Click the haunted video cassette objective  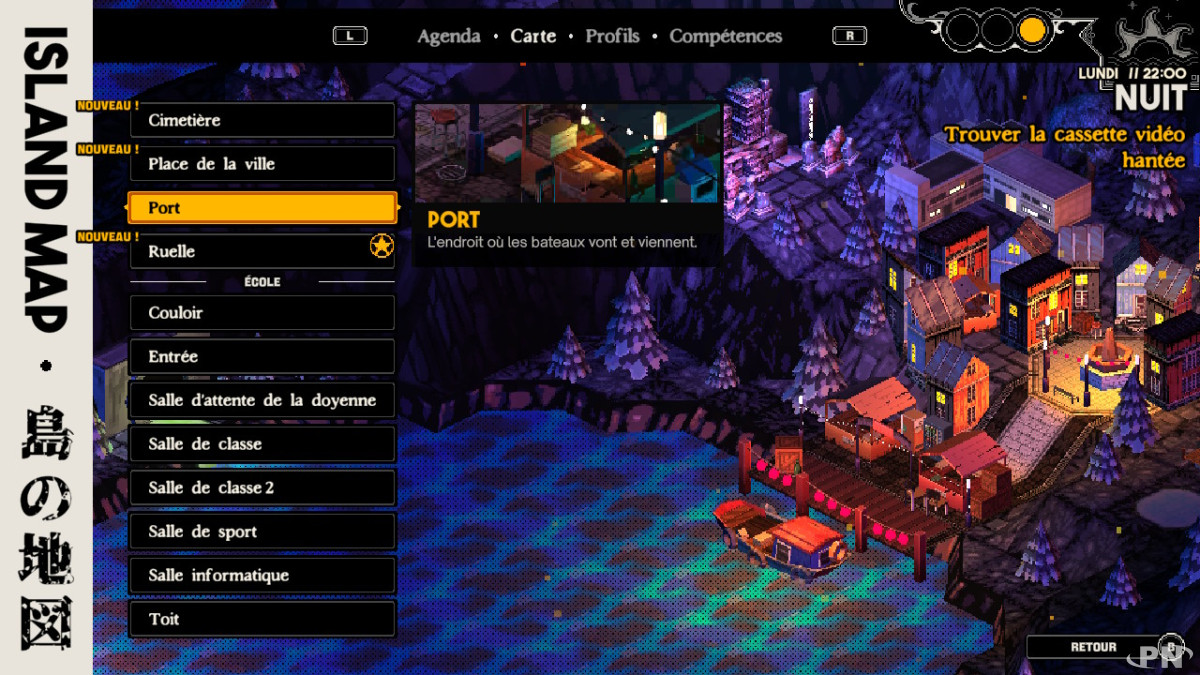[1064, 147]
